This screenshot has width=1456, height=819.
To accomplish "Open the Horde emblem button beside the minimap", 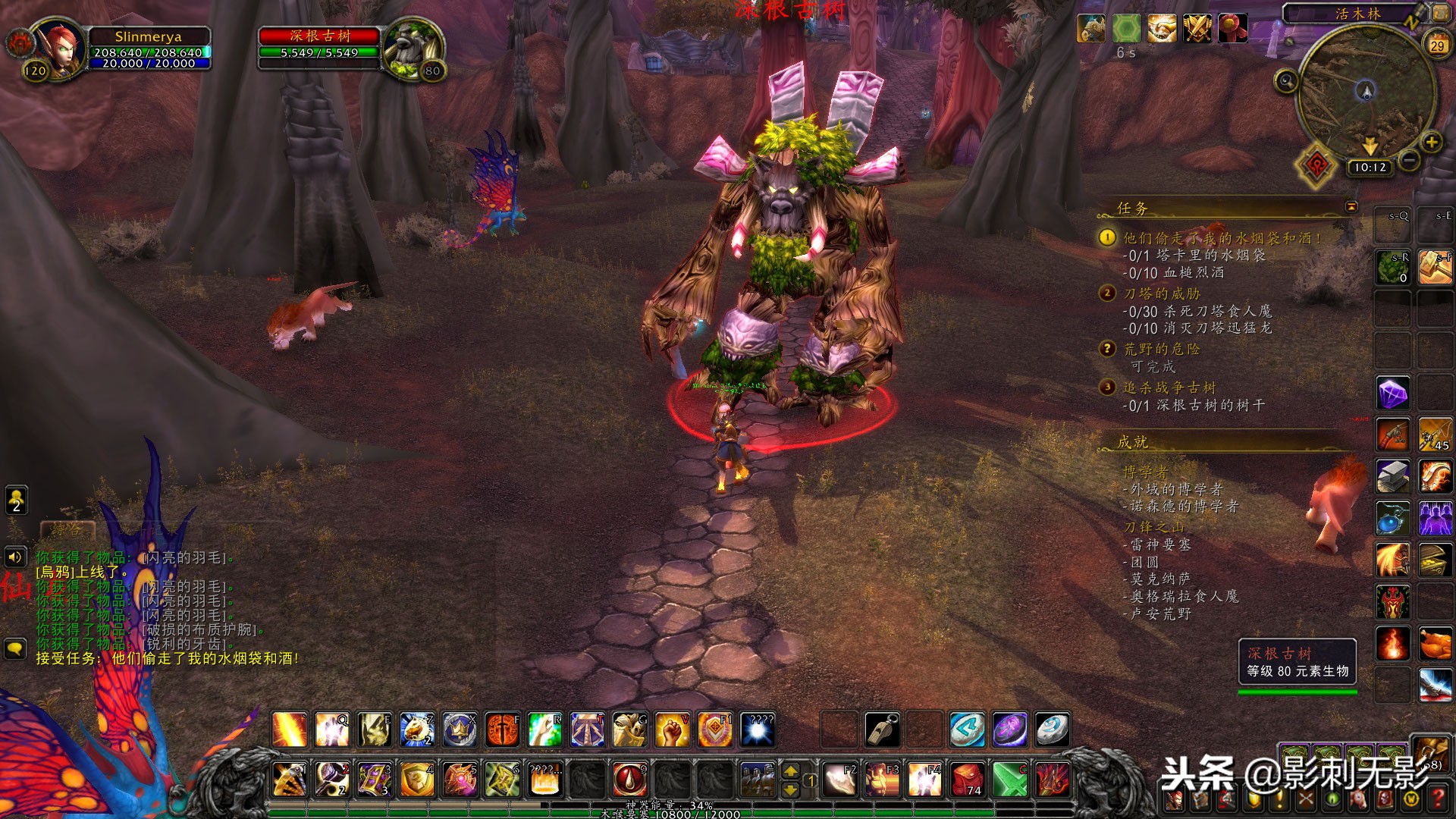I will click(x=1316, y=165).
